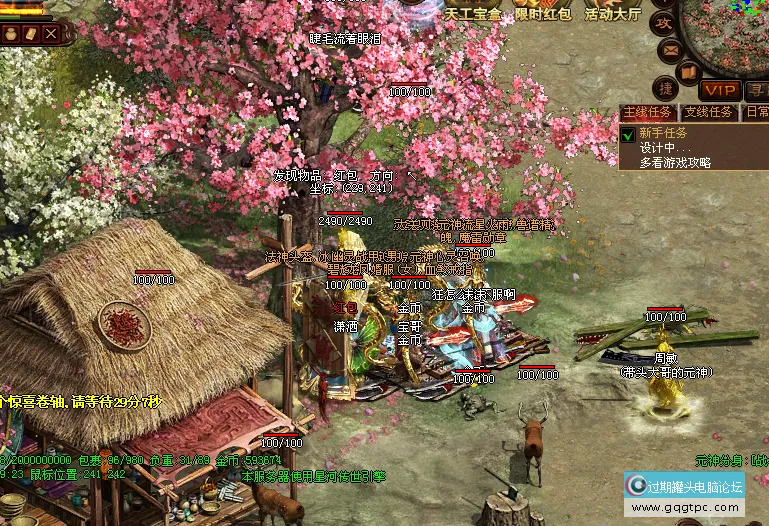The image size is (769, 526).
Task: Open the mail envelope icon
Action: tap(670, 50)
